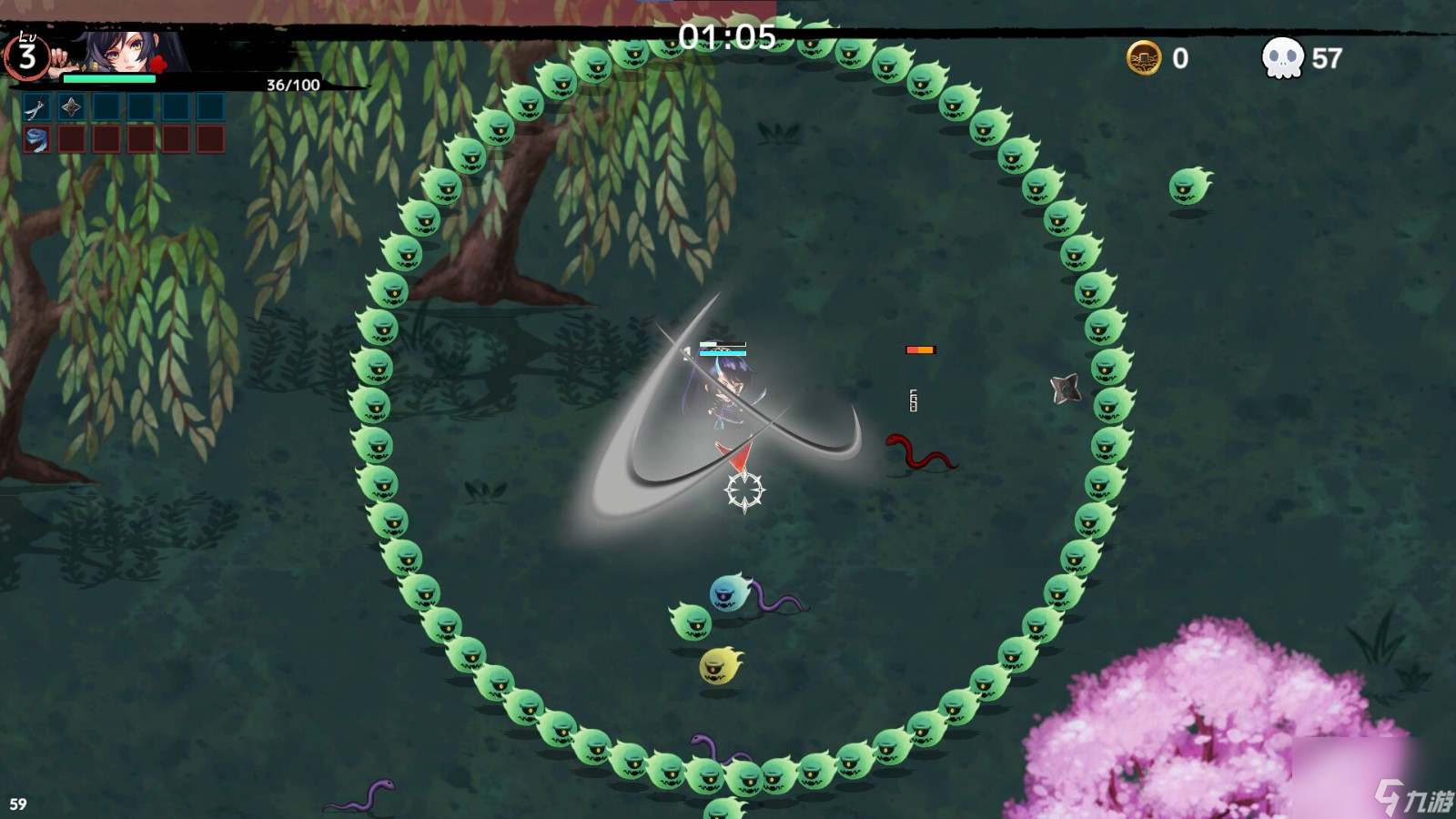Image resolution: width=1456 pixels, height=819 pixels.
Task: Click the blue one-eyed spirit enemy
Action: [x=725, y=593]
